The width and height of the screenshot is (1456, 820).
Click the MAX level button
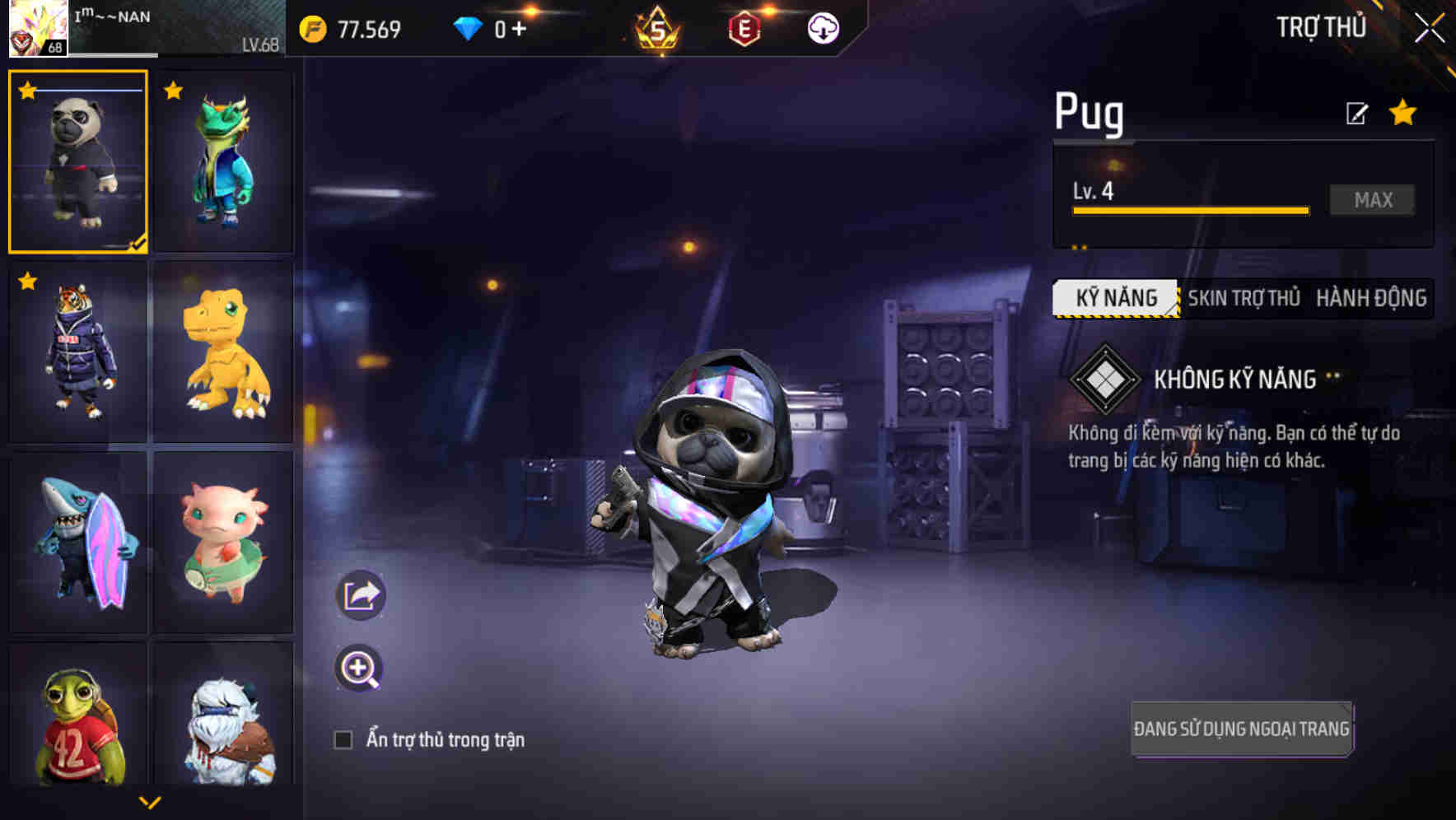tap(1371, 198)
